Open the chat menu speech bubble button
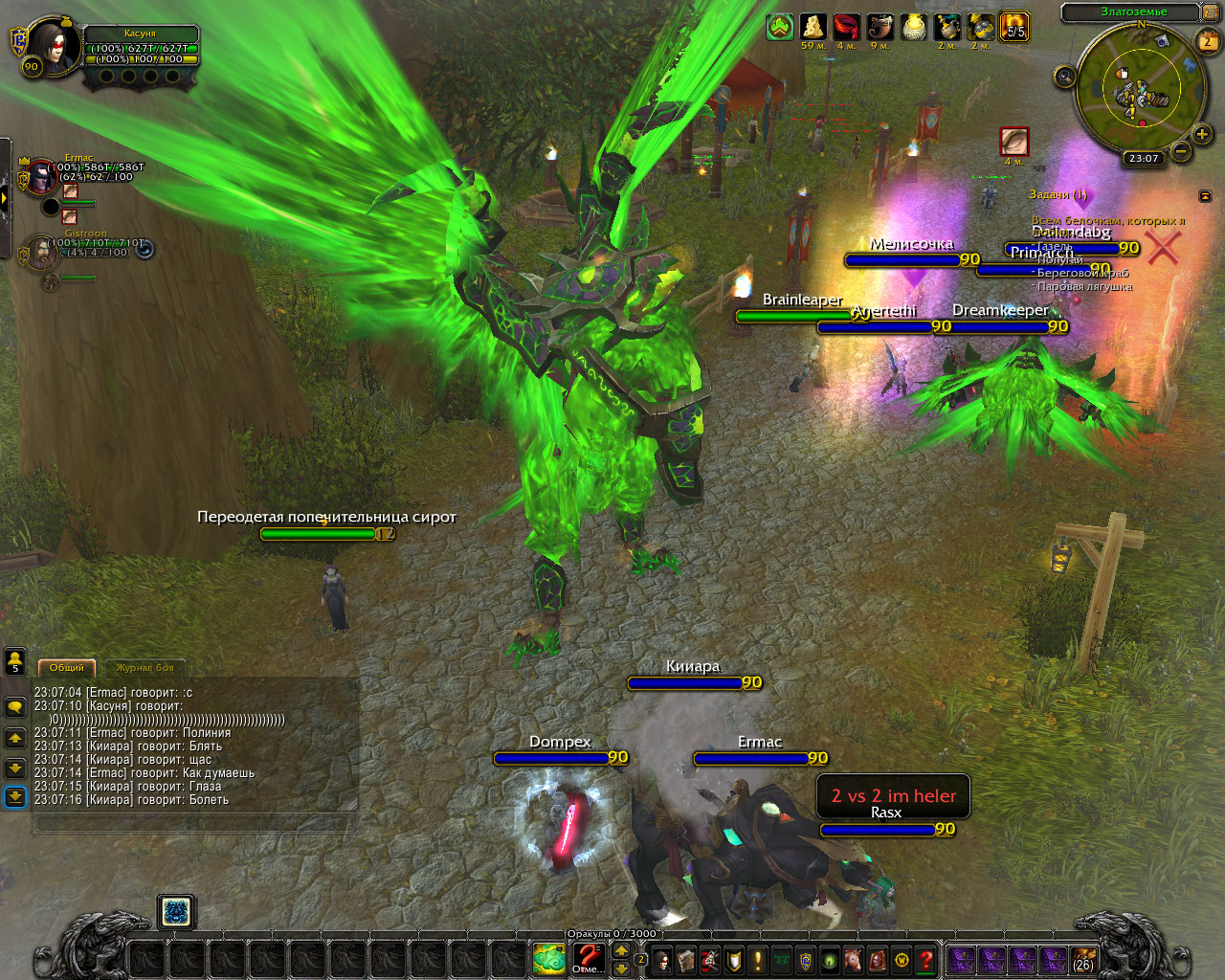The width and height of the screenshot is (1225, 980). (x=15, y=707)
